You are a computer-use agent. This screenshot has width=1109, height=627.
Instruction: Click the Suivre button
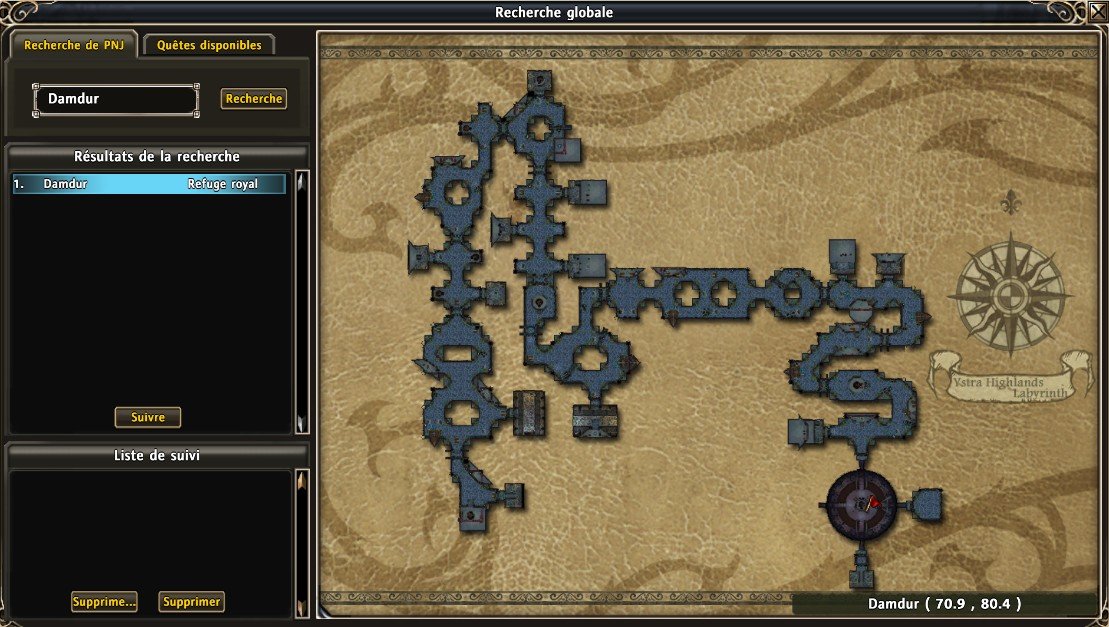coord(148,417)
